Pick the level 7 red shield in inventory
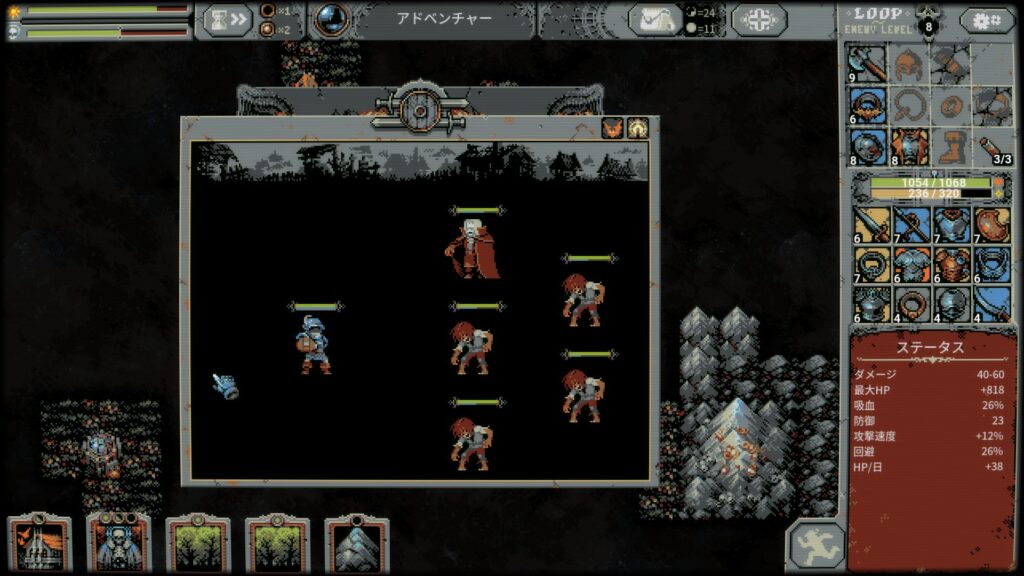This screenshot has height=576, width=1024. pos(992,224)
